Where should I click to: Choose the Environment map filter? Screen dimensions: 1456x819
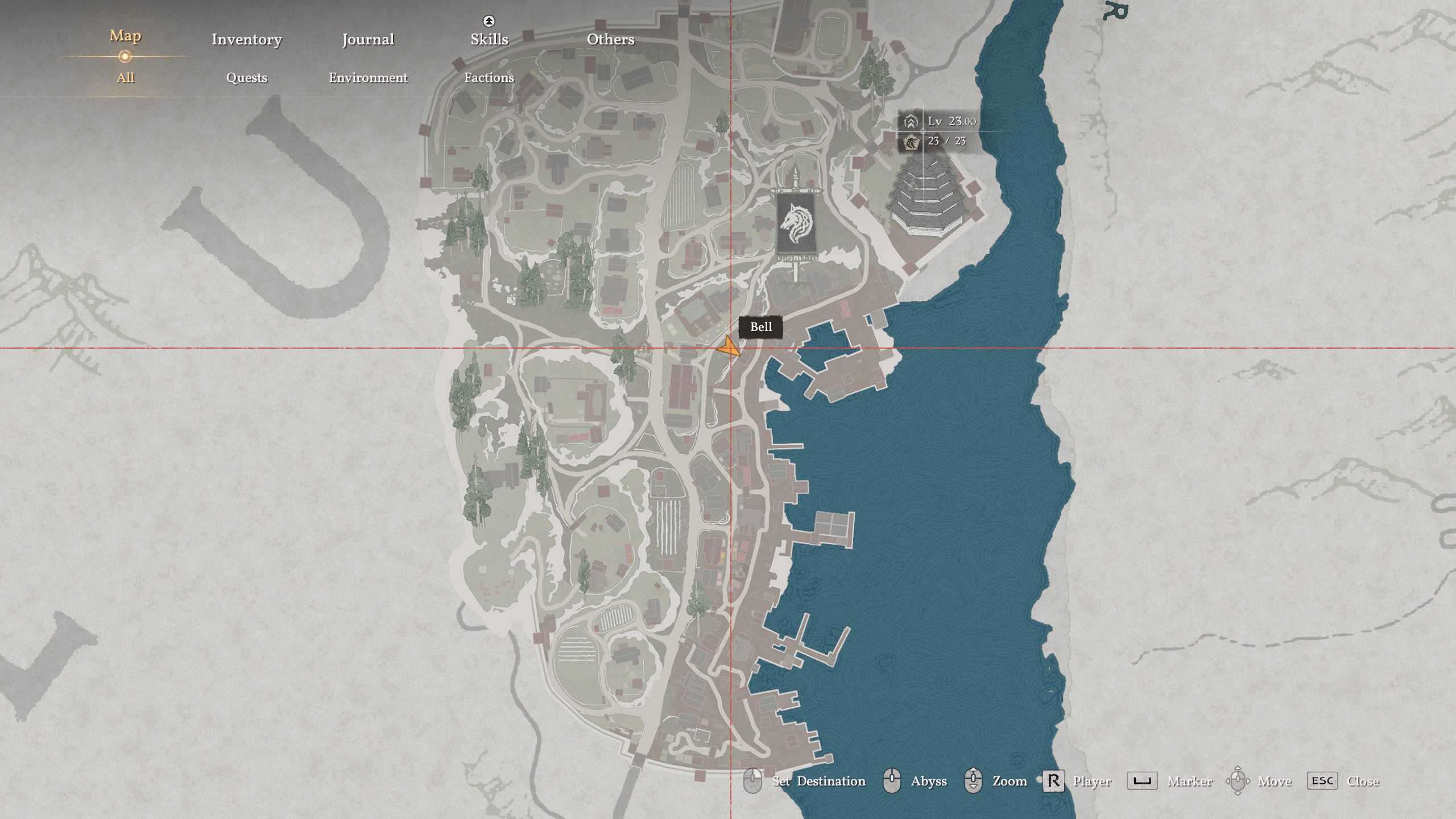(368, 77)
